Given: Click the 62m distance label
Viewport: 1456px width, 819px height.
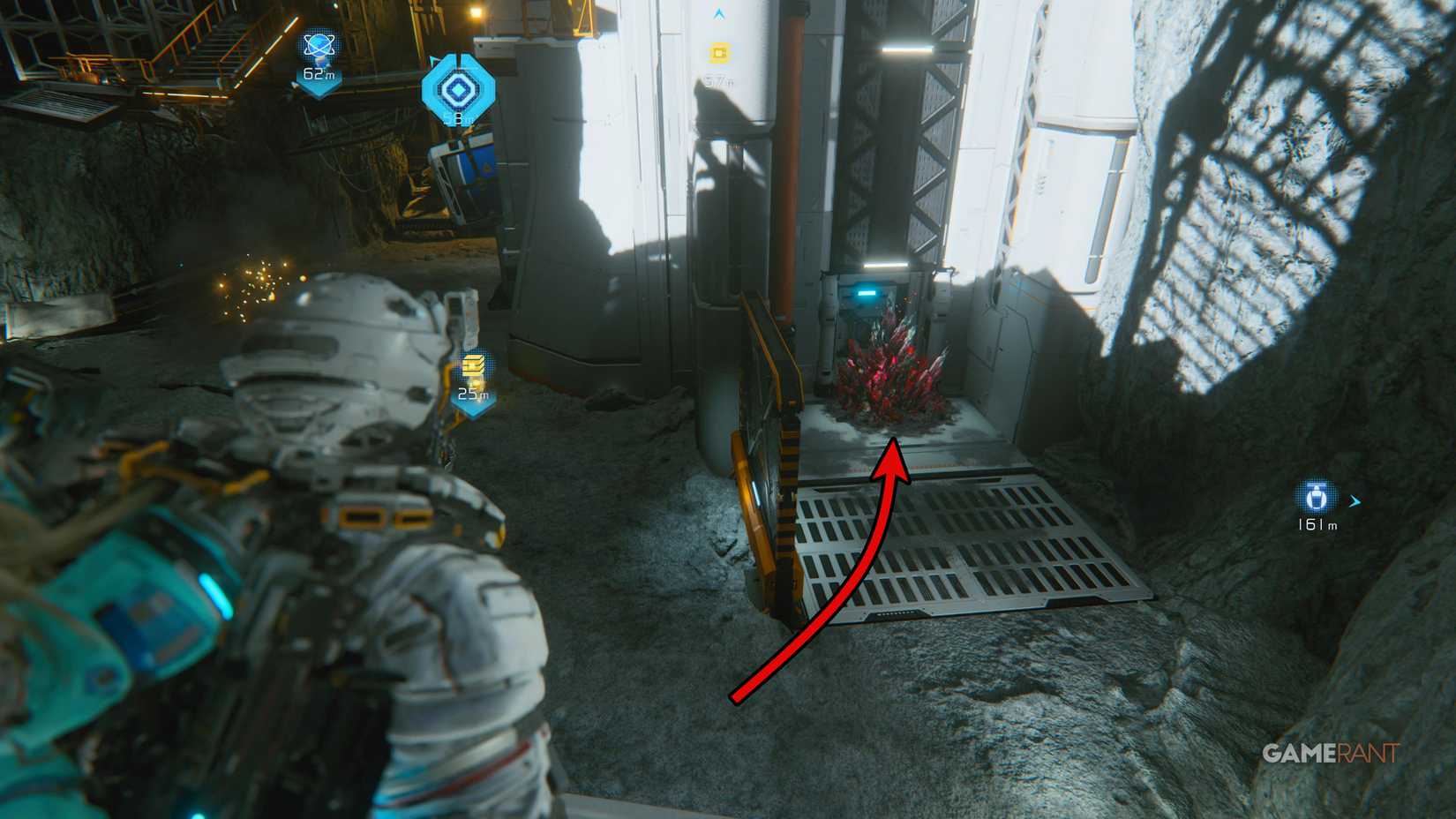Looking at the screenshot, I should [319, 75].
